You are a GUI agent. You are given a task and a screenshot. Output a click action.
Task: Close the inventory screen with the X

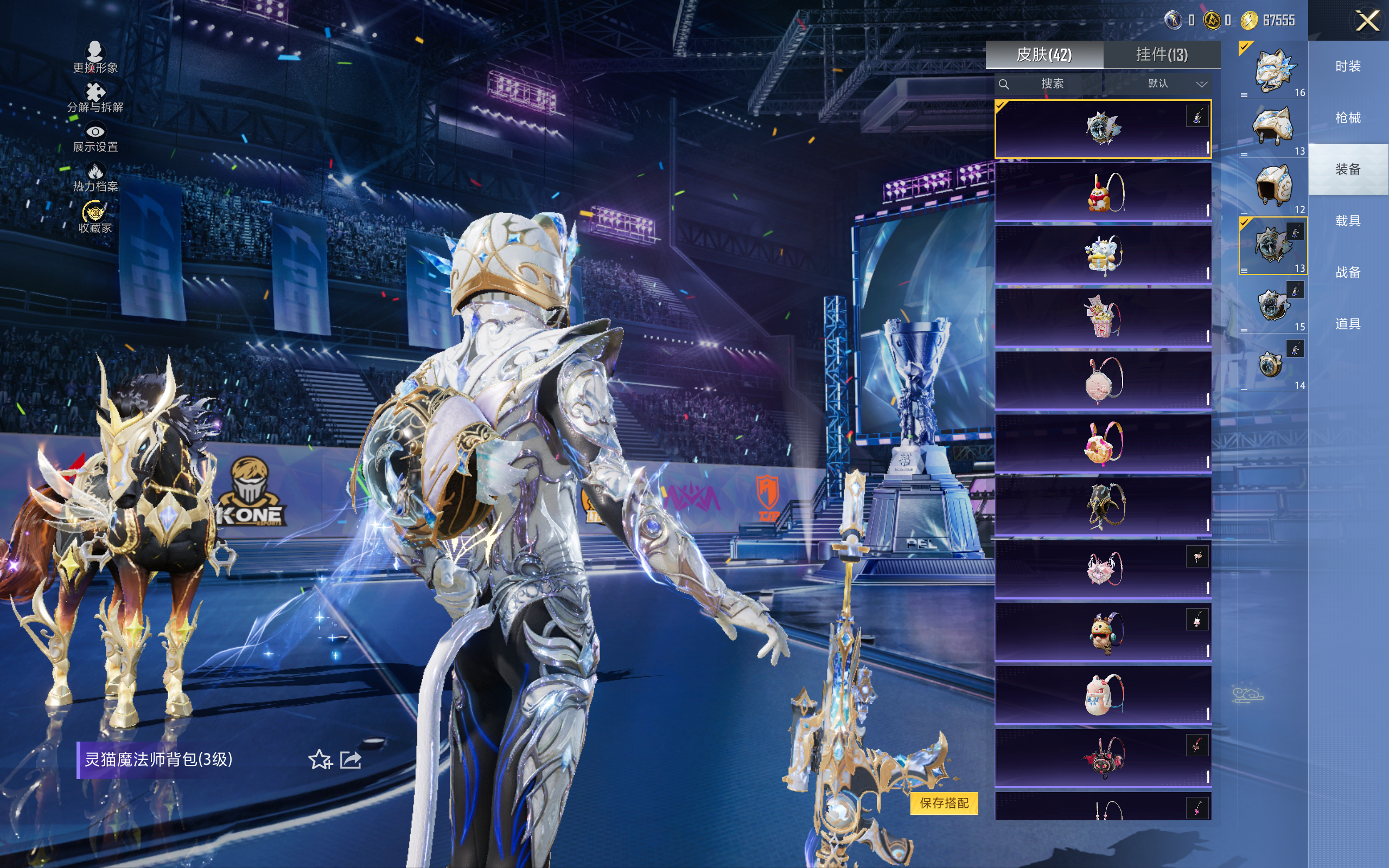[x=1367, y=21]
